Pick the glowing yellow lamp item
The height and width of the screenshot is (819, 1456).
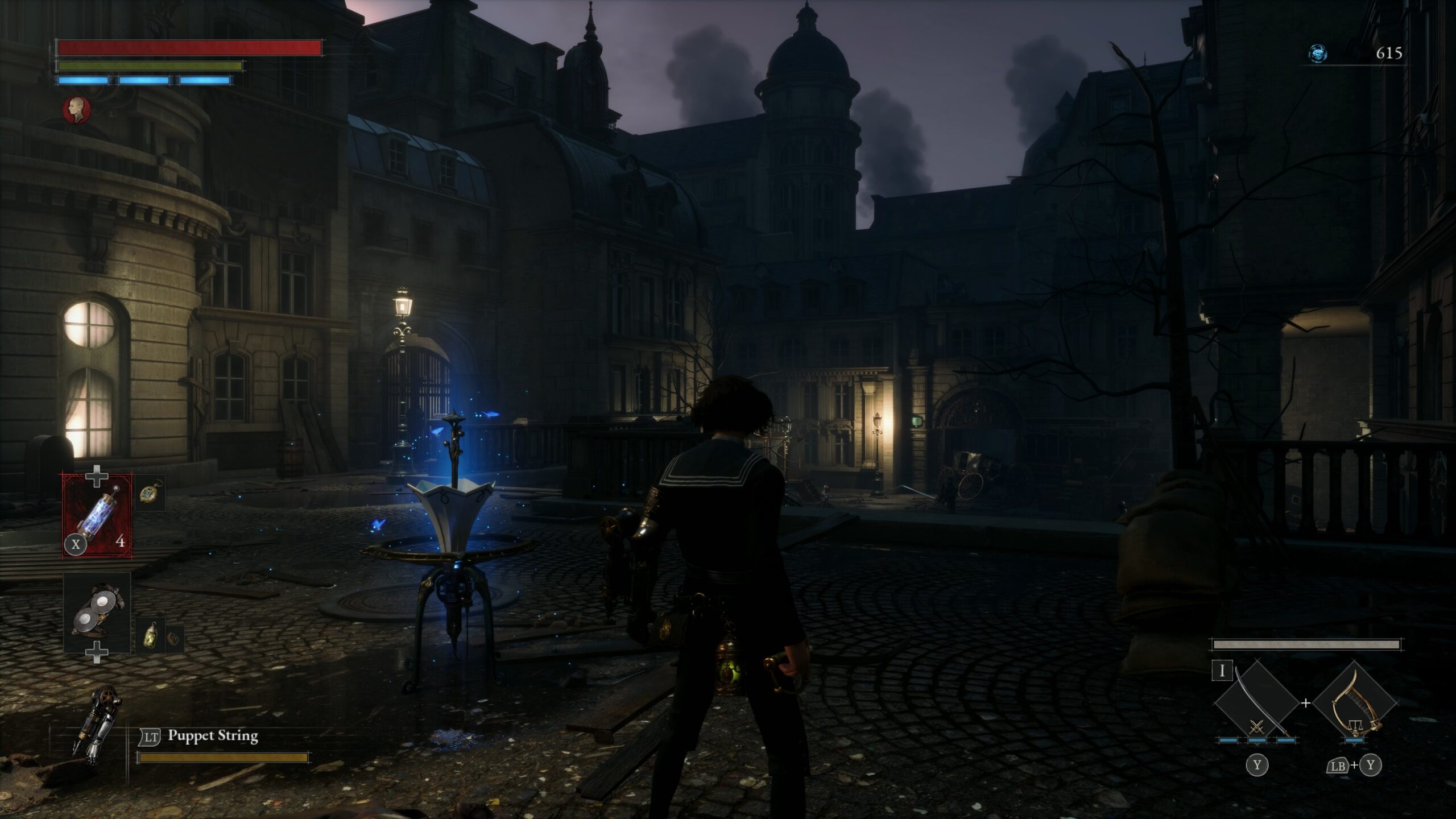(151, 635)
